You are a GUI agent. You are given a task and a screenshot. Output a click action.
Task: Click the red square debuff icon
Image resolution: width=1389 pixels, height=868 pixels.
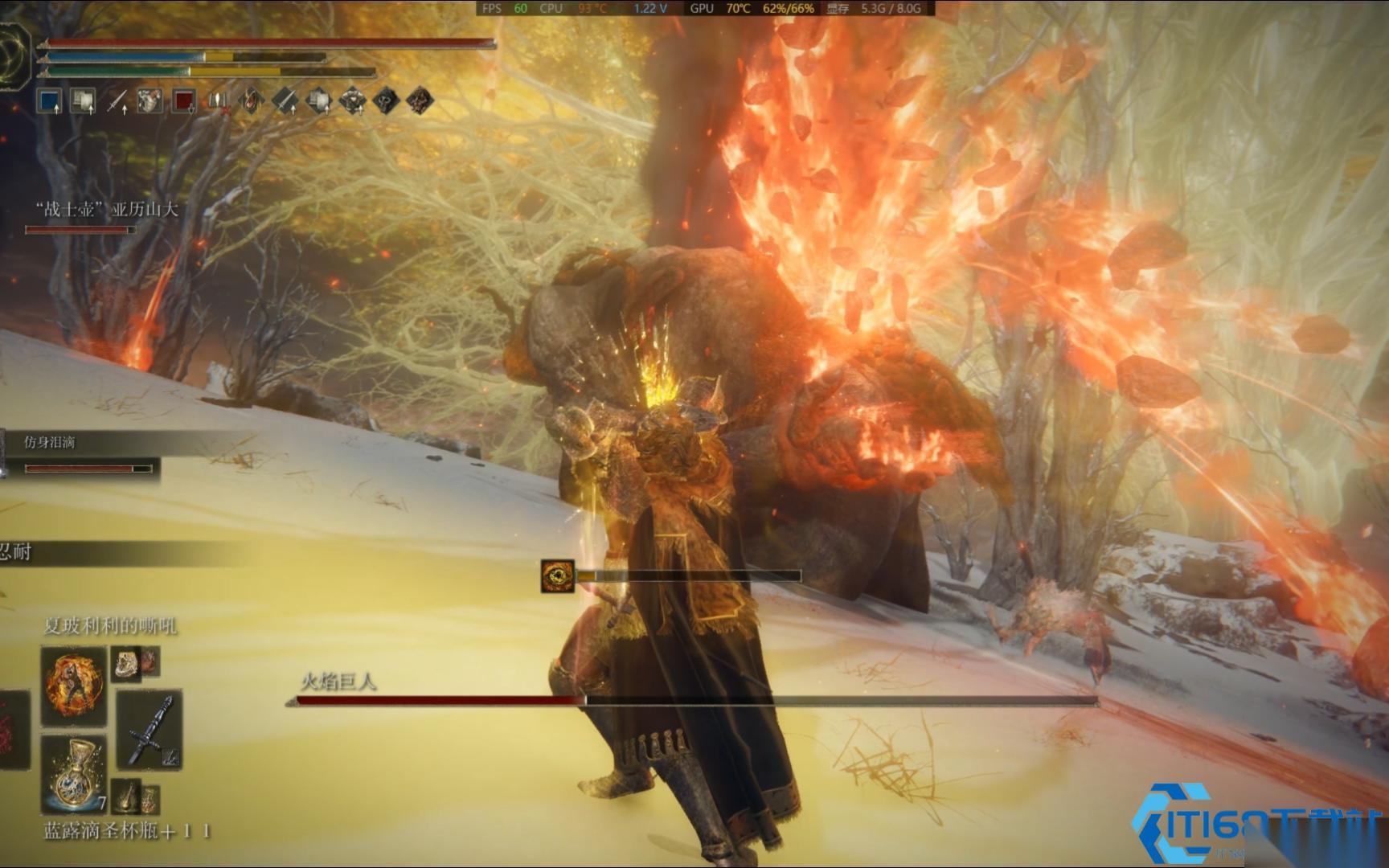pos(184,101)
